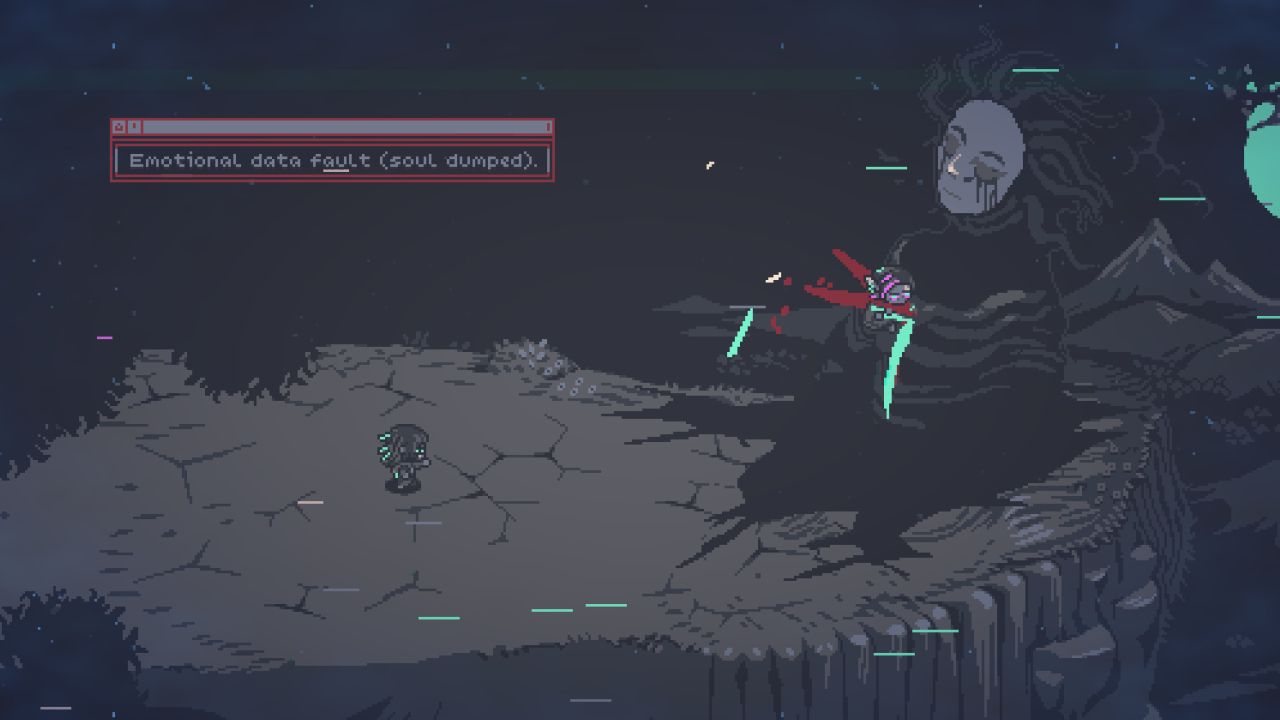Click the 'Emotional data fault' message box
Image resolution: width=1280 pixels, height=720 pixels.
coord(332,161)
